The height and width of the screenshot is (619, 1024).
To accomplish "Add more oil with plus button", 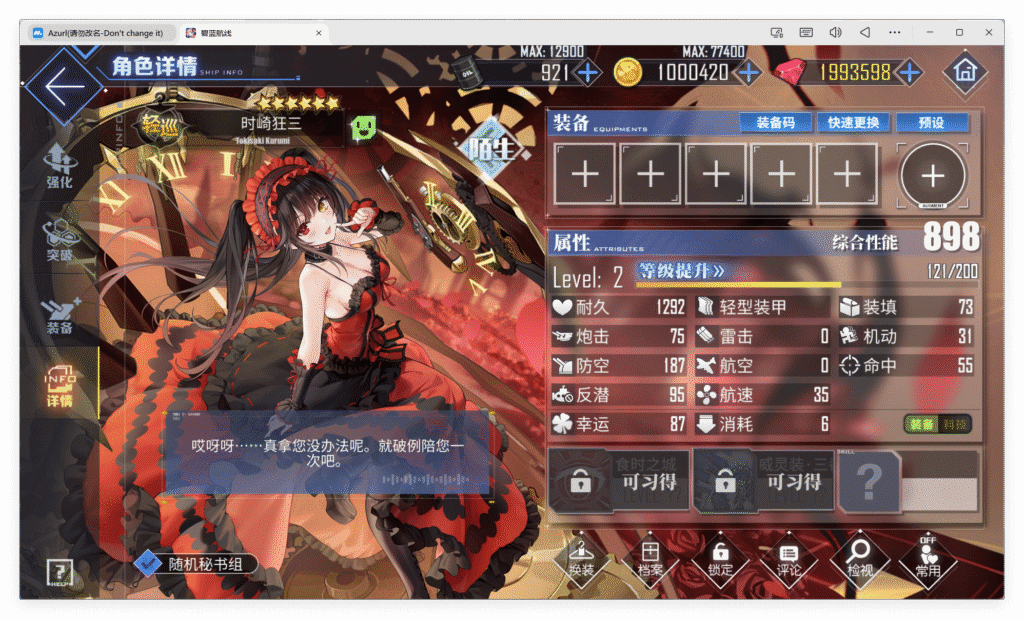I will click(588, 72).
